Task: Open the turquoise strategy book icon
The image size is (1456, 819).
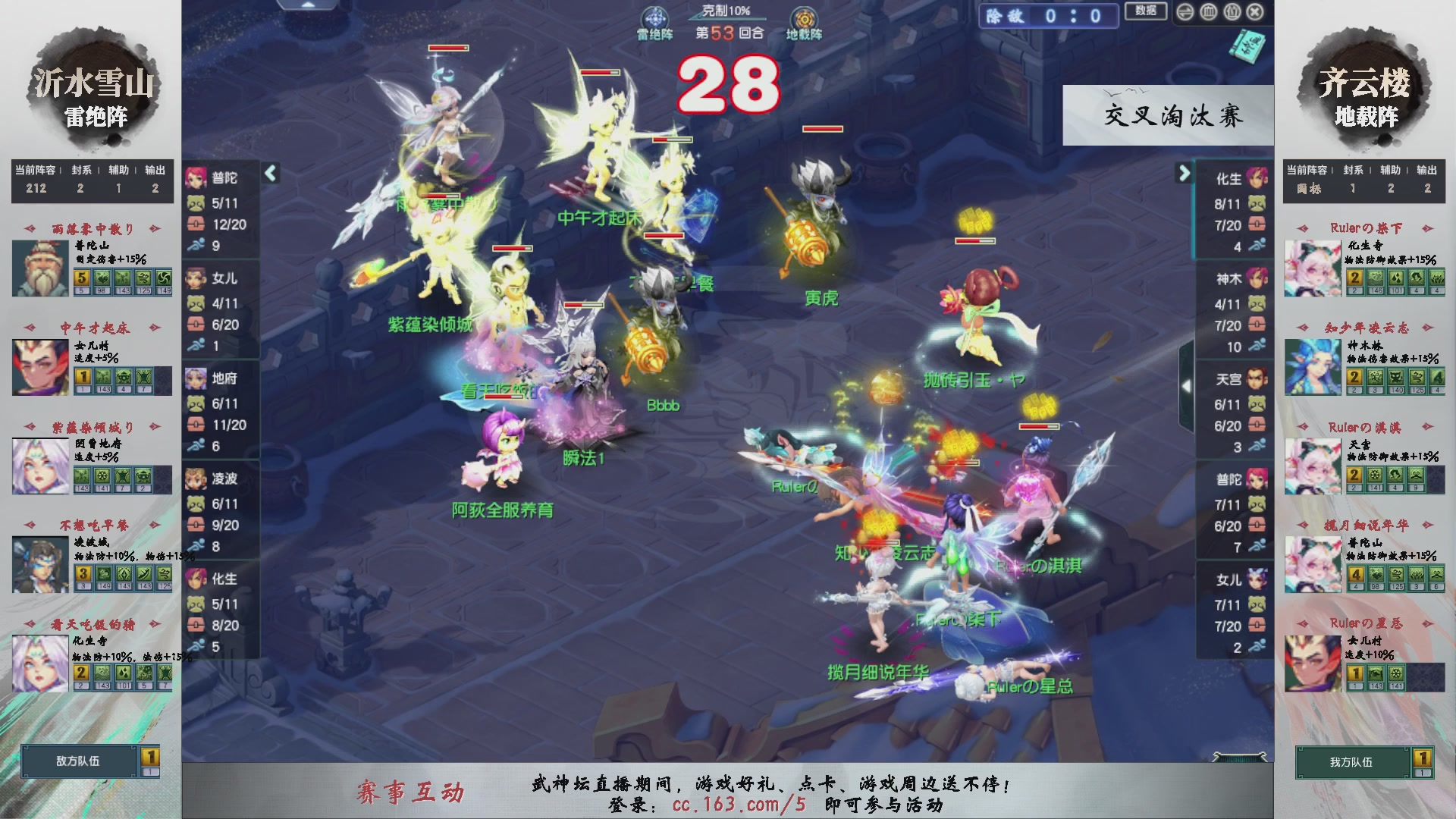Action: [1249, 47]
